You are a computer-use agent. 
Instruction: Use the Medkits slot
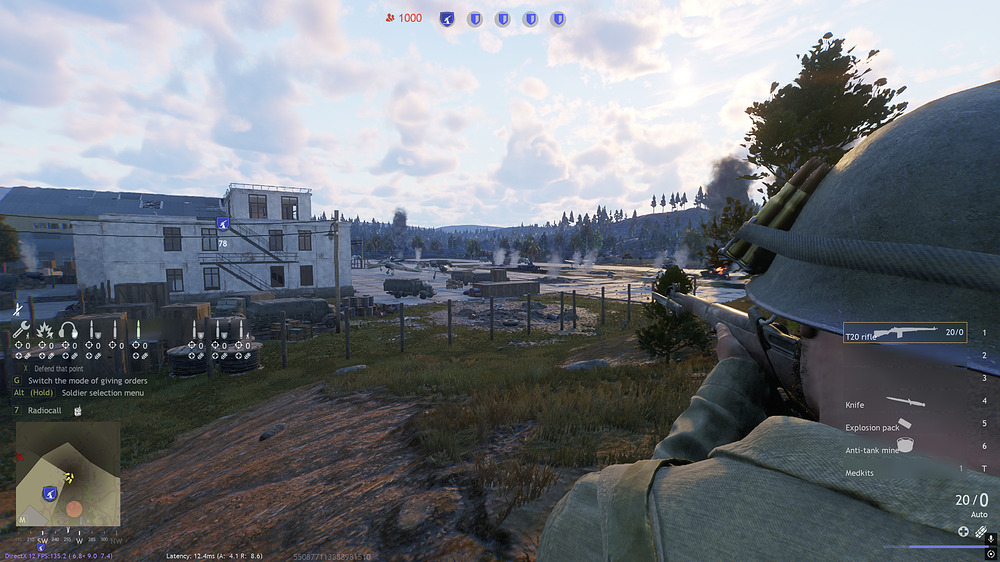(860, 472)
